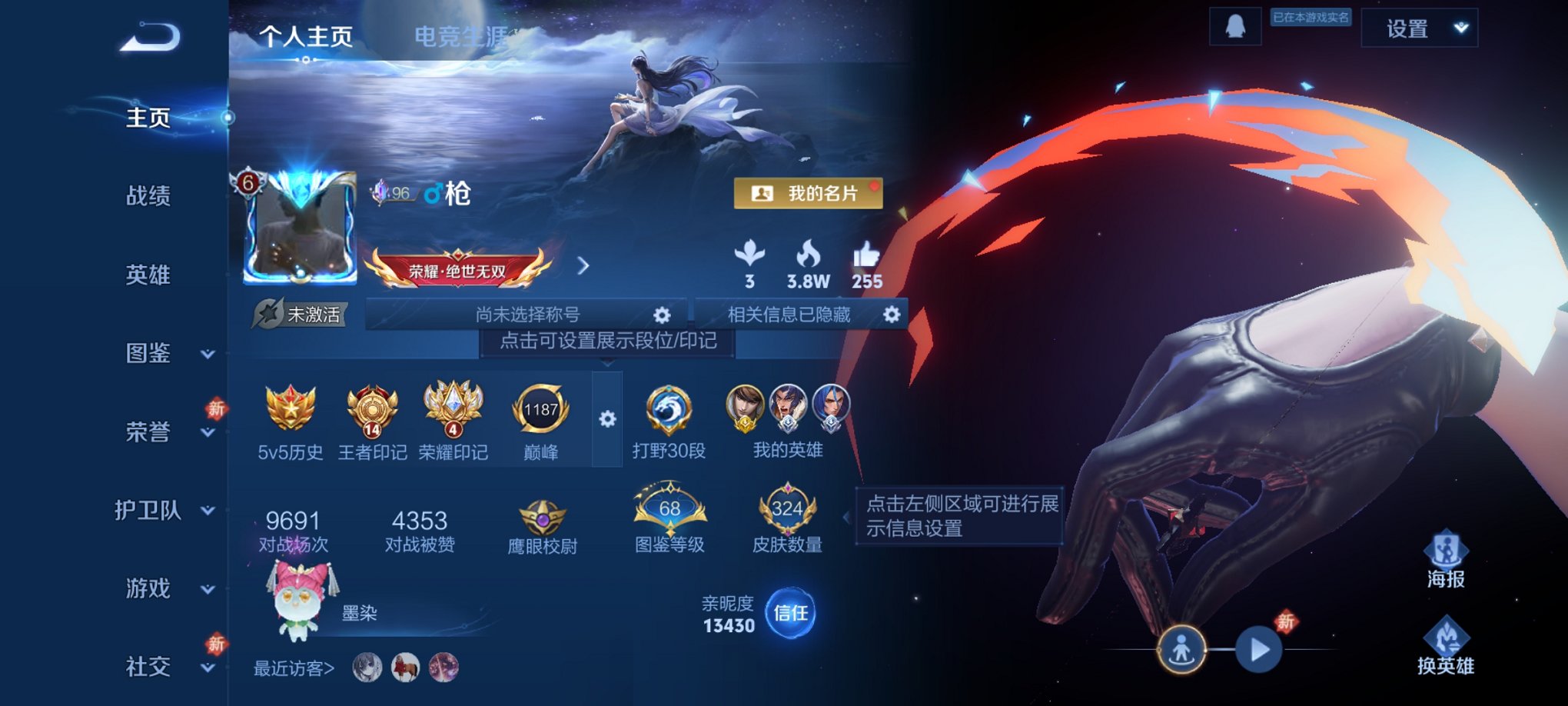Screen dimensions: 1568x706
Task: Click the 我的名片 button
Action: [x=807, y=195]
